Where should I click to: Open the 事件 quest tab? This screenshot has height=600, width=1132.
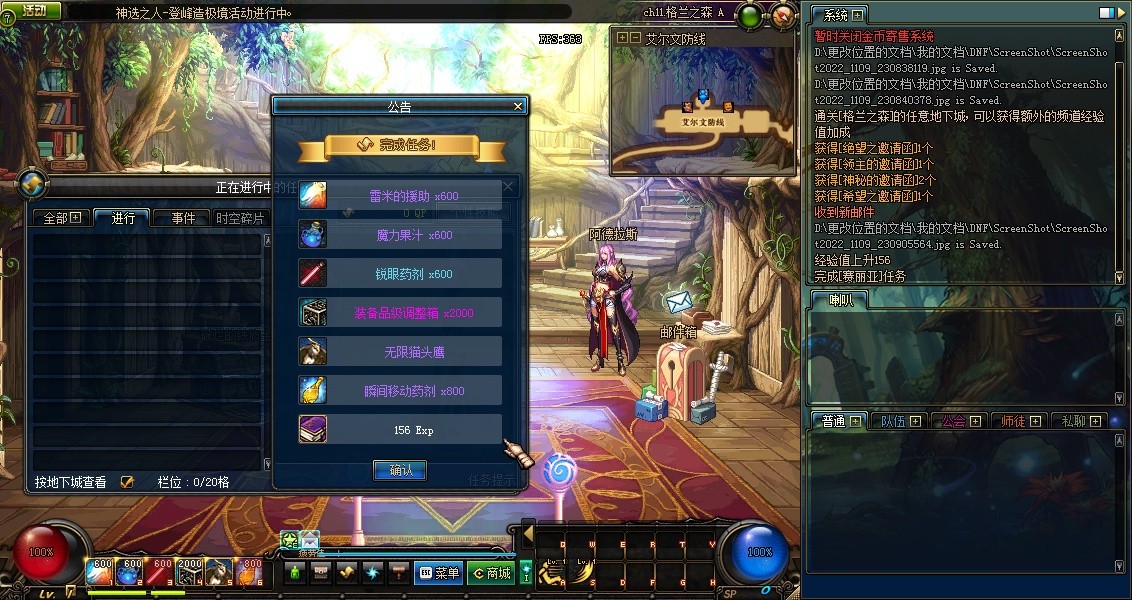click(x=182, y=218)
